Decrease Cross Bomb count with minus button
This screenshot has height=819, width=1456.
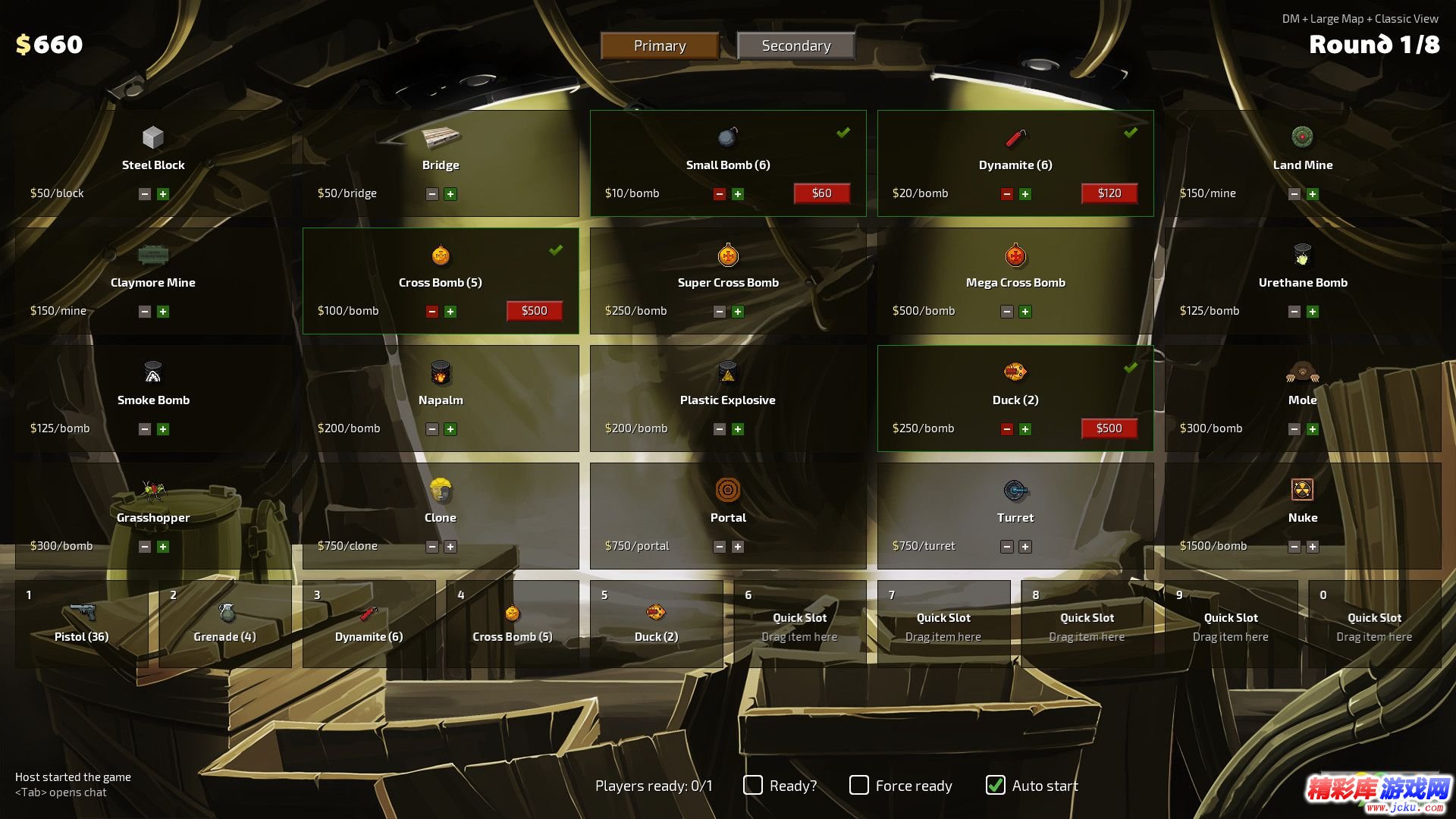[432, 312]
